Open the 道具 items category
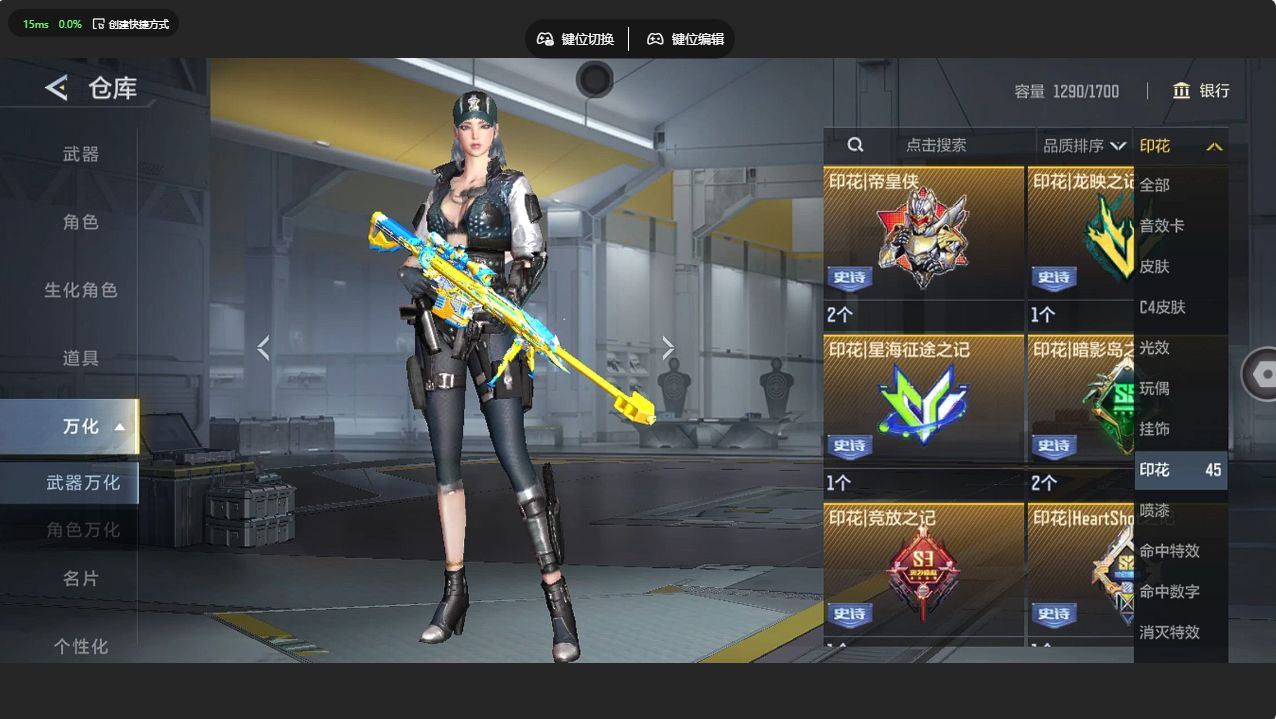The image size is (1276, 719). click(81, 358)
